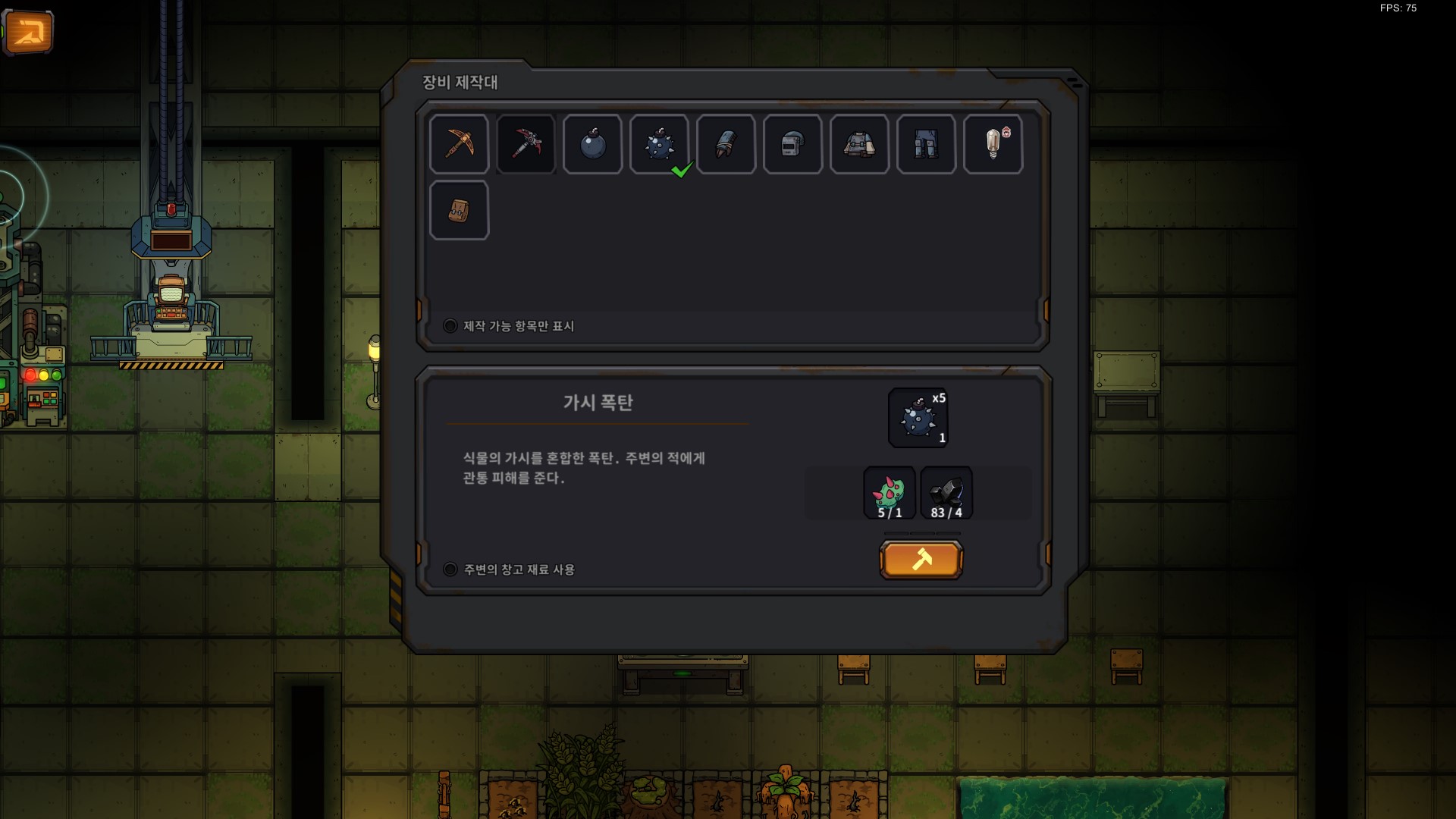This screenshot has height=819, width=1456.
Task: Craft the item with the orange hammer button
Action: click(x=921, y=560)
